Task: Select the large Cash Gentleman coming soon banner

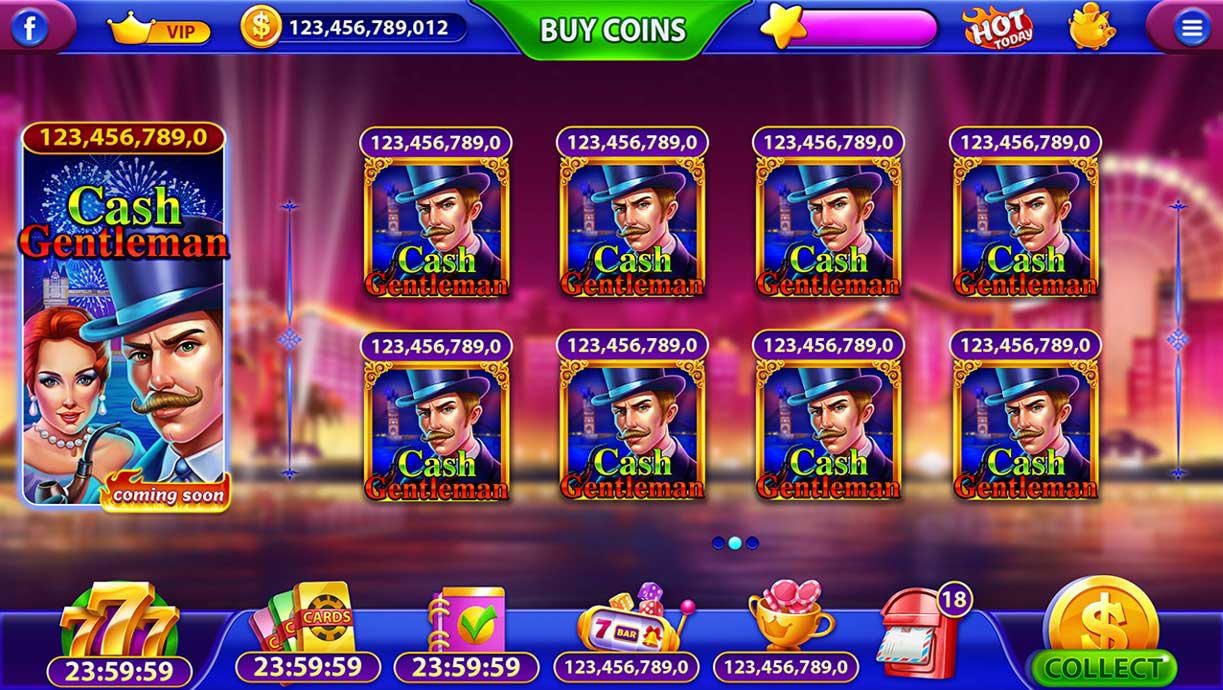Action: [124, 315]
